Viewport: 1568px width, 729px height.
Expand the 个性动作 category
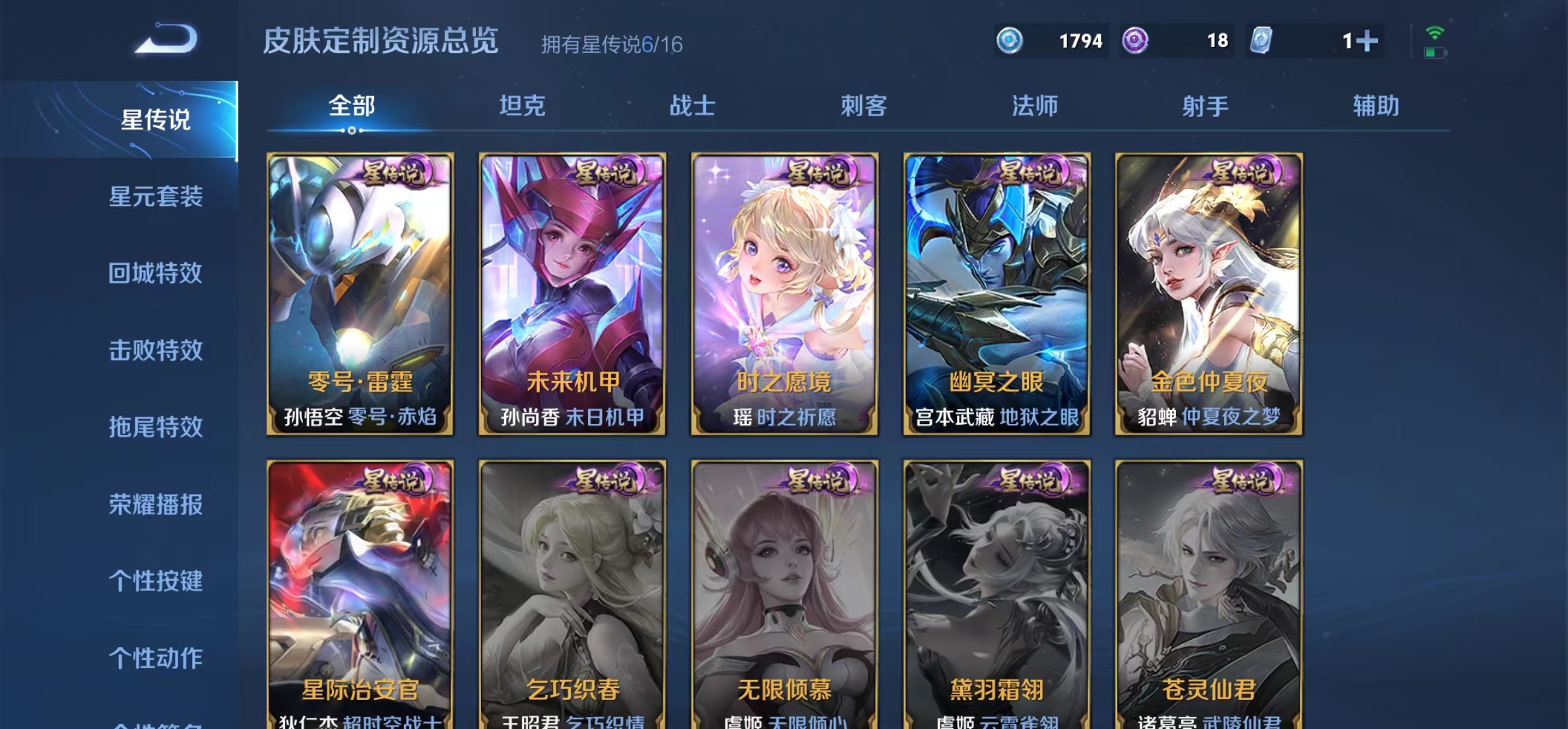click(156, 658)
